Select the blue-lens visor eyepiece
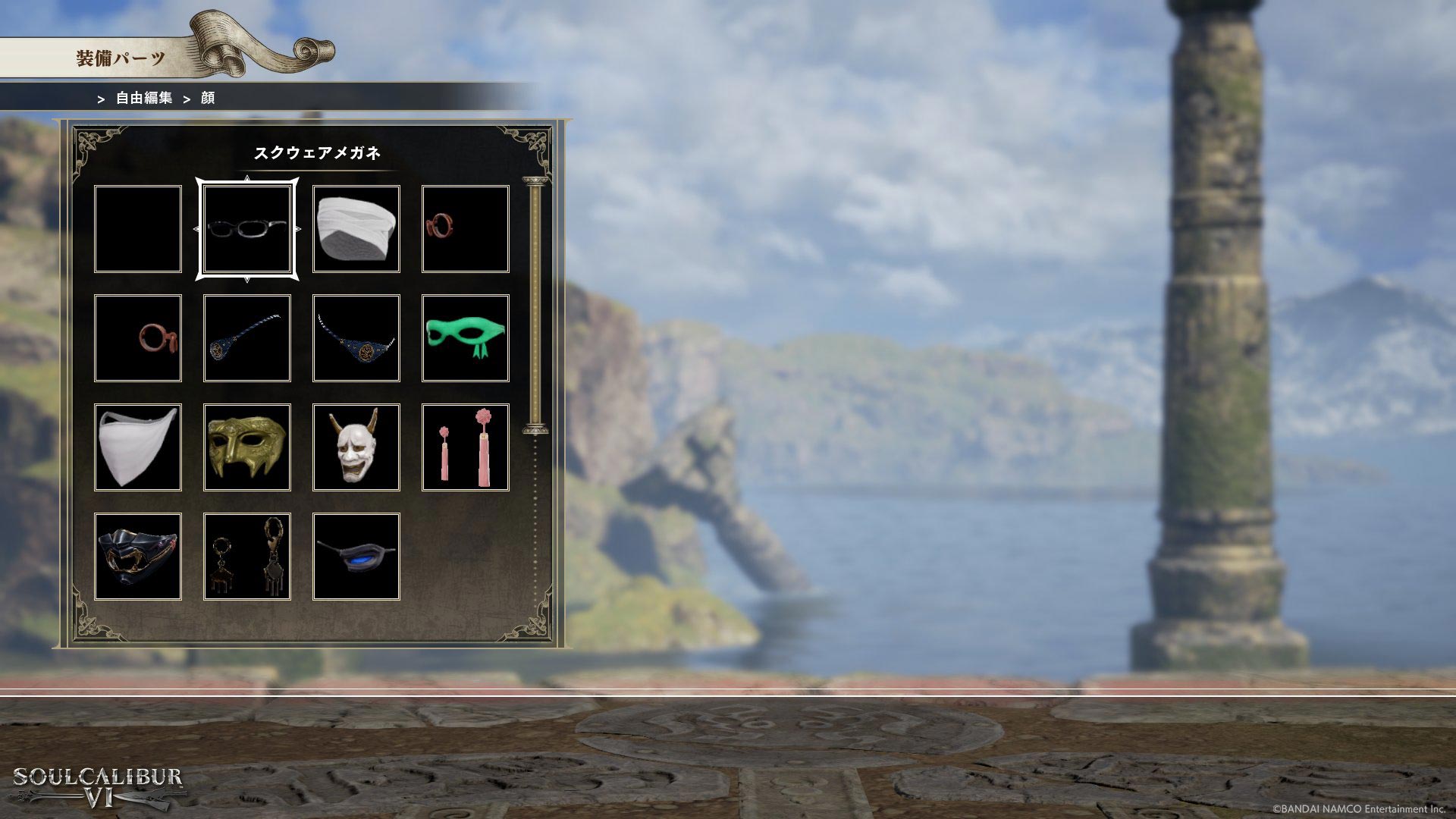 356,557
